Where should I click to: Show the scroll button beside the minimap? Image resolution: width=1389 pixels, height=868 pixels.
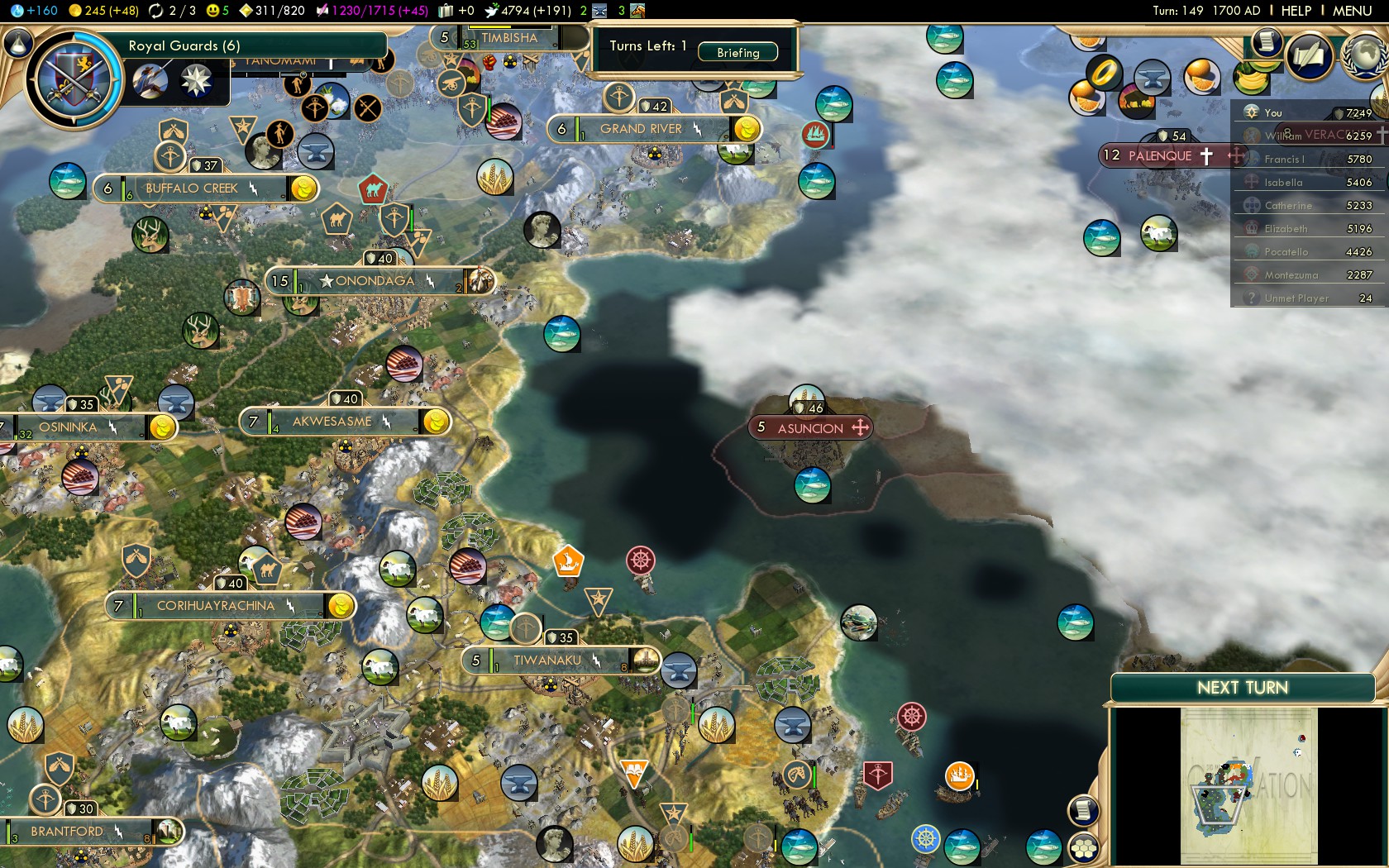[1083, 810]
